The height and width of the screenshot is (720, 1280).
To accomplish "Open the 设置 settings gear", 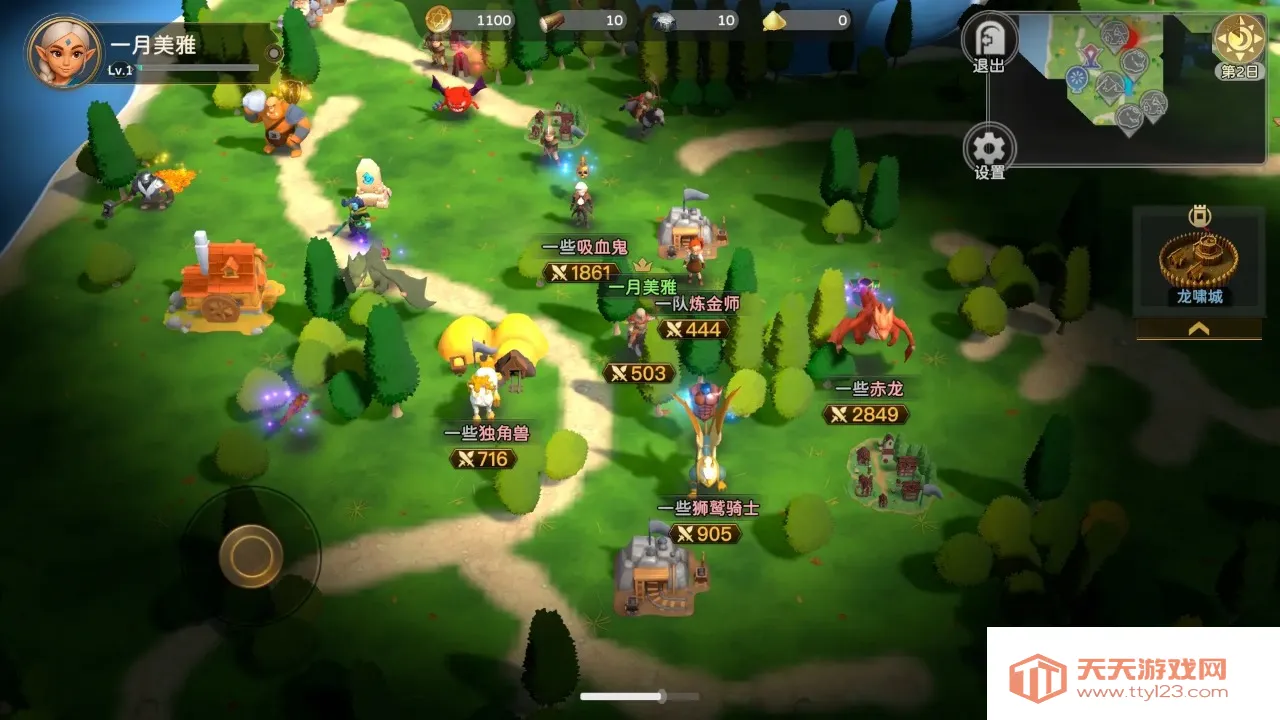I will 989,150.
